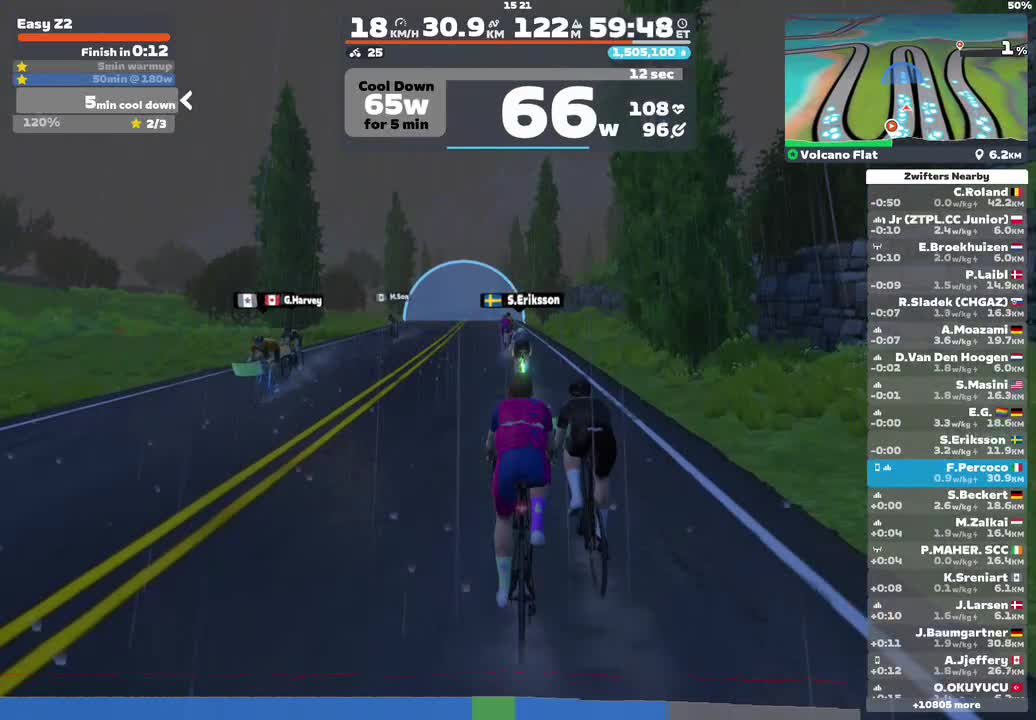Screen dimensions: 1036x720
Task: Select D.Van Den Hoogen in the list
Action: (x=946, y=362)
